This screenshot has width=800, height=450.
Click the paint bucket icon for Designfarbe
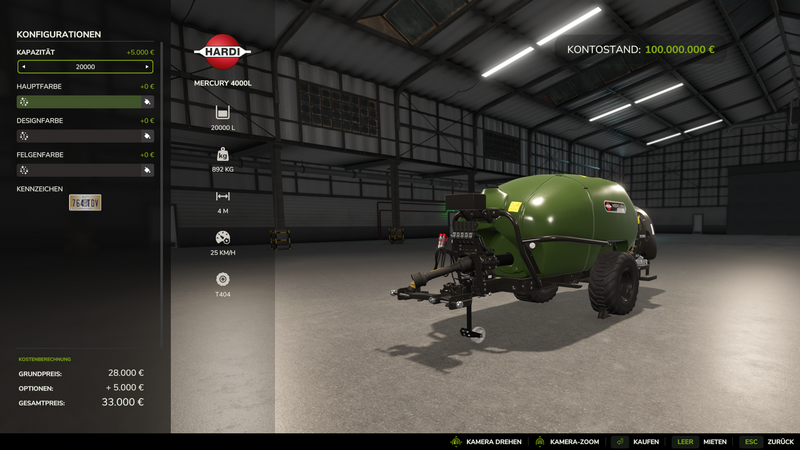click(x=147, y=136)
